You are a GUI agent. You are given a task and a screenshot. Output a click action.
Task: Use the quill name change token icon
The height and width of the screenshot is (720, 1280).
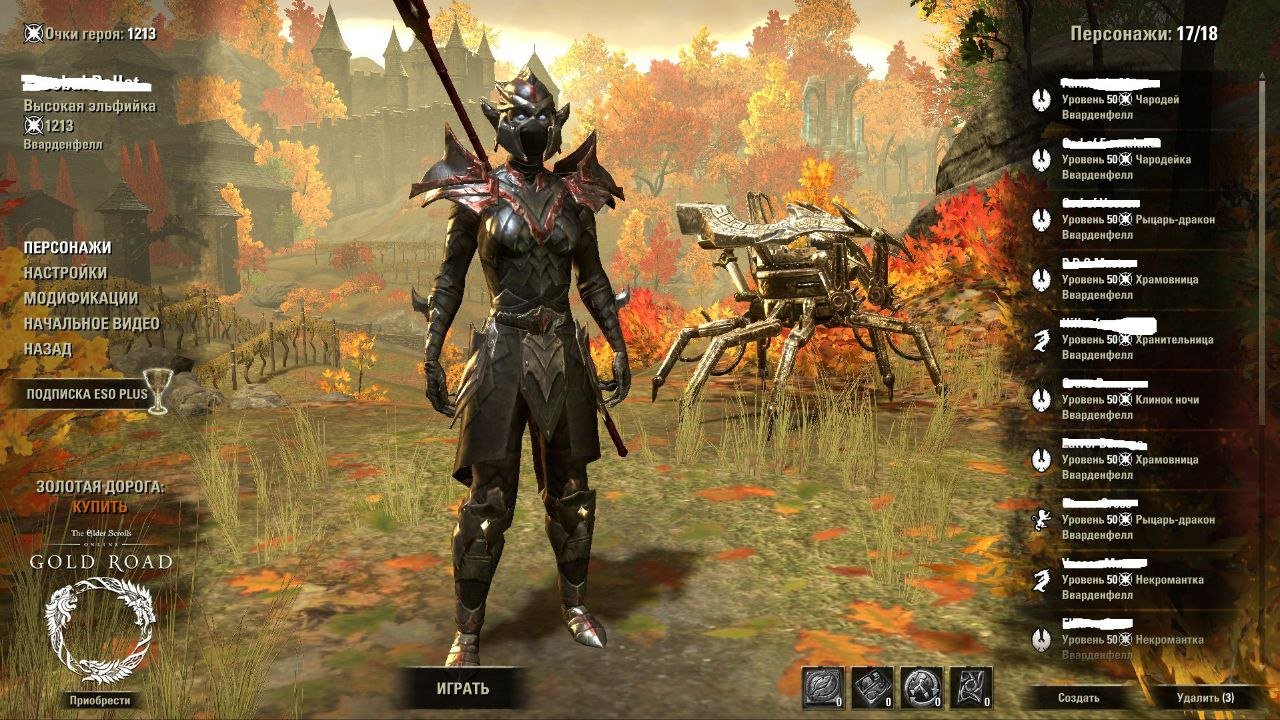(x=823, y=688)
